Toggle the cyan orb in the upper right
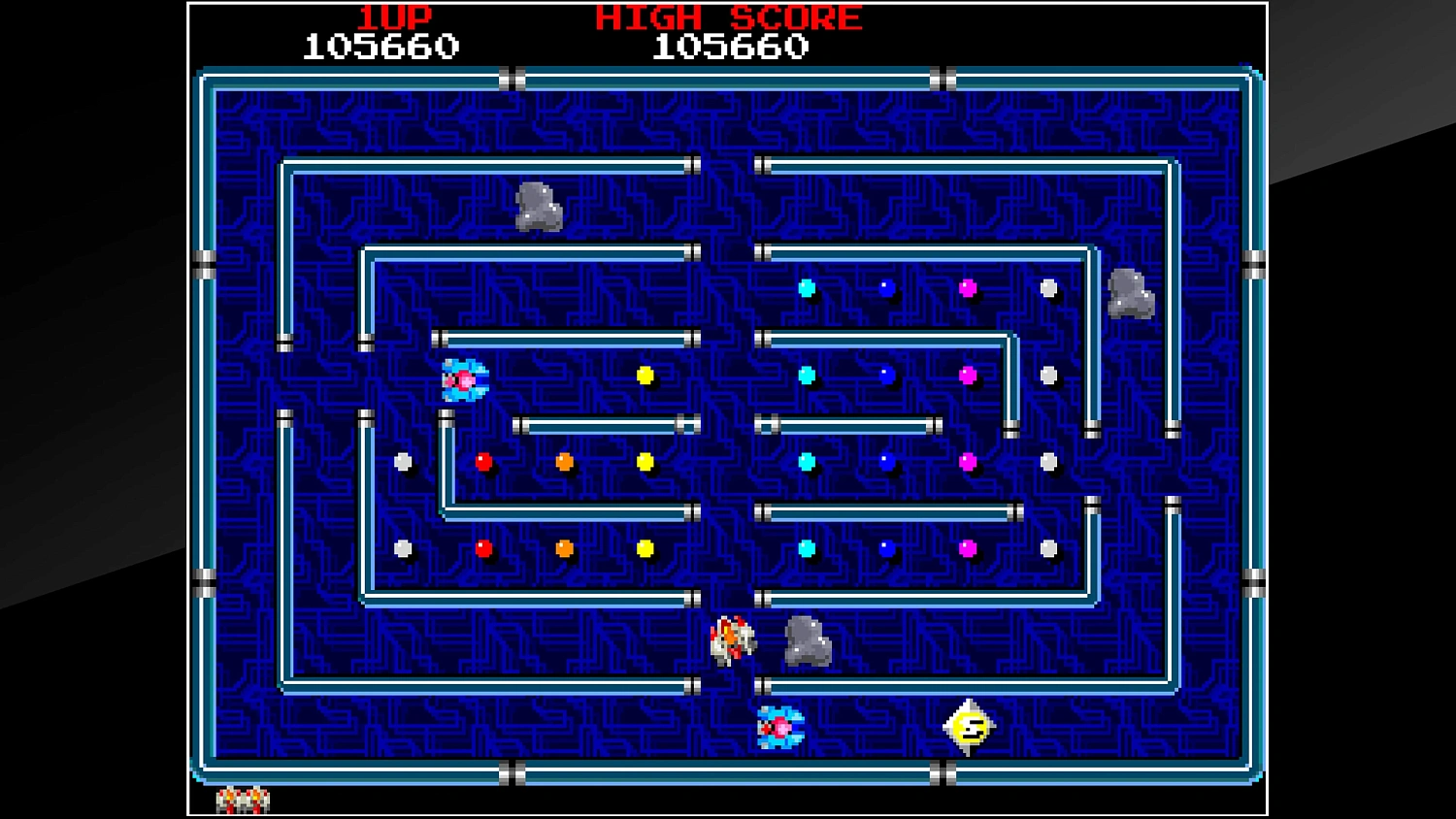Viewport: 1456px width, 819px height. point(807,286)
